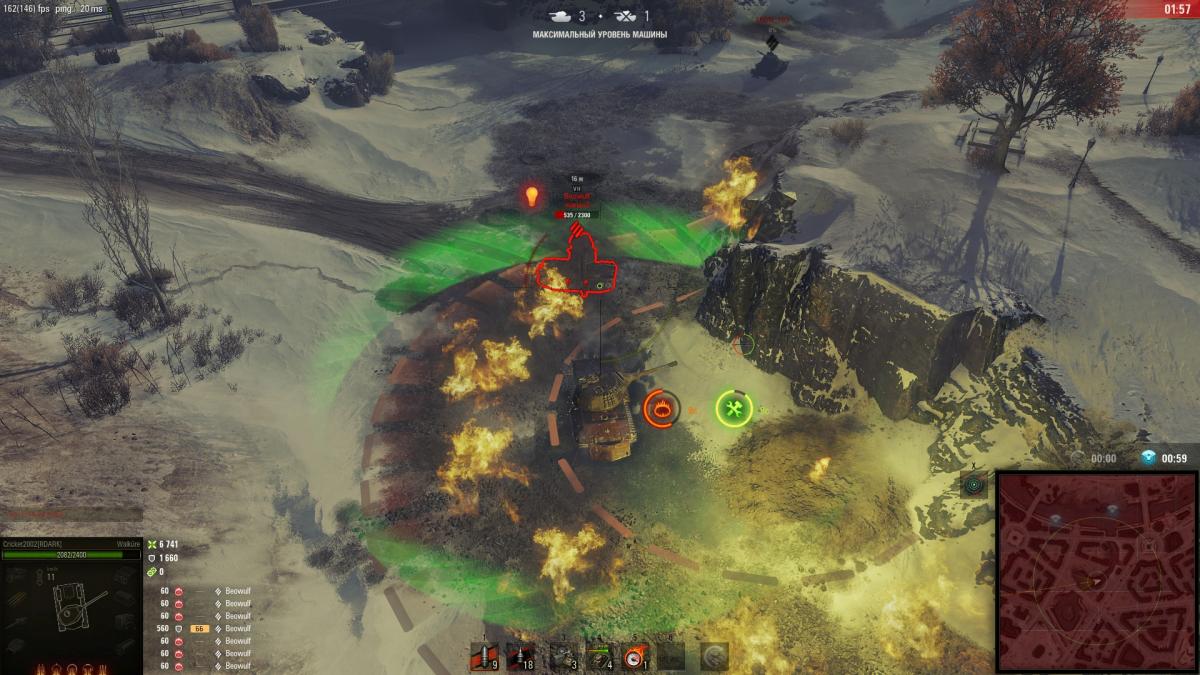Open the minimap
The image size is (1200, 675).
(x=1097, y=572)
